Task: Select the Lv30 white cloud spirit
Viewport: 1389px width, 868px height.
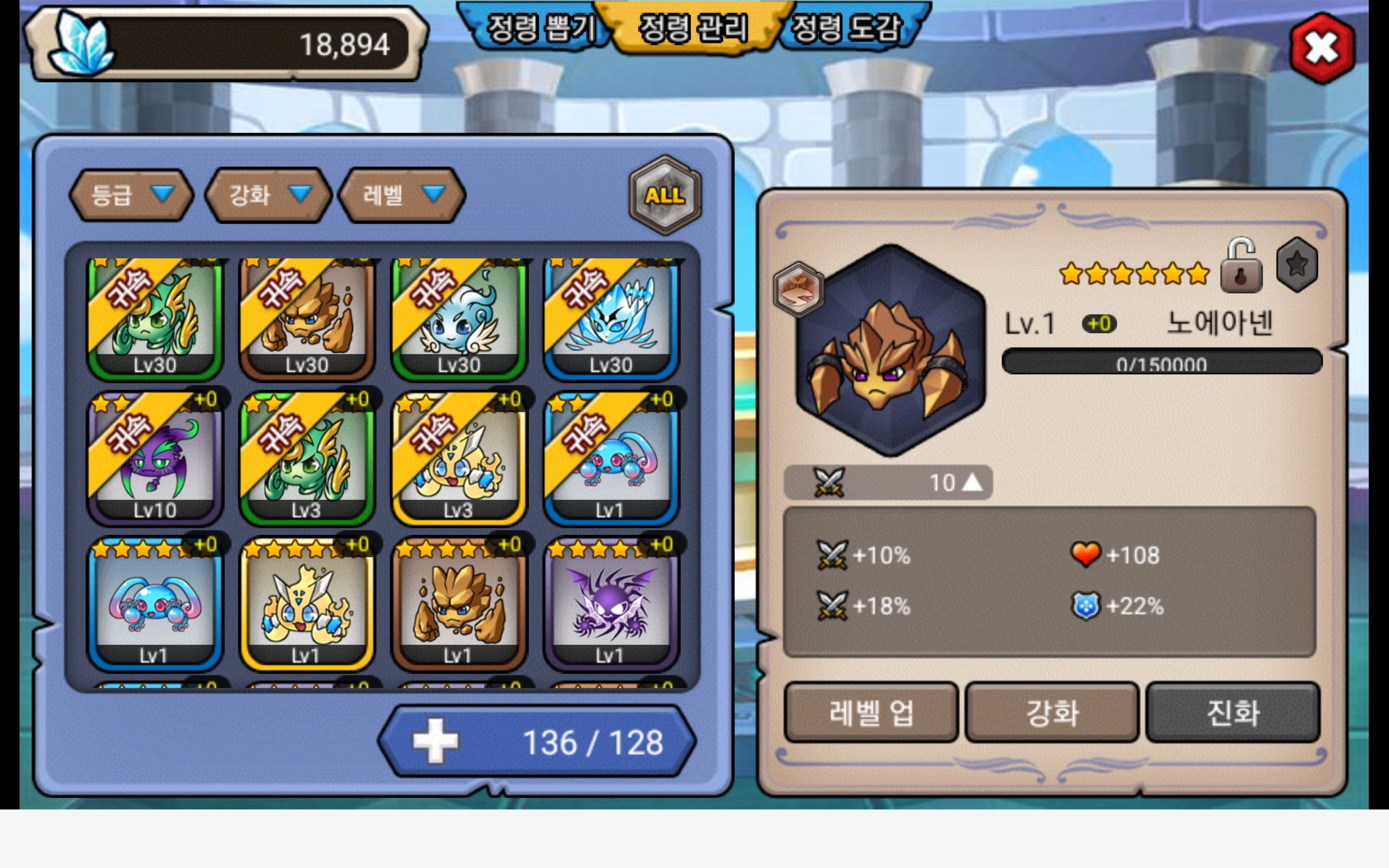Action: click(458, 317)
